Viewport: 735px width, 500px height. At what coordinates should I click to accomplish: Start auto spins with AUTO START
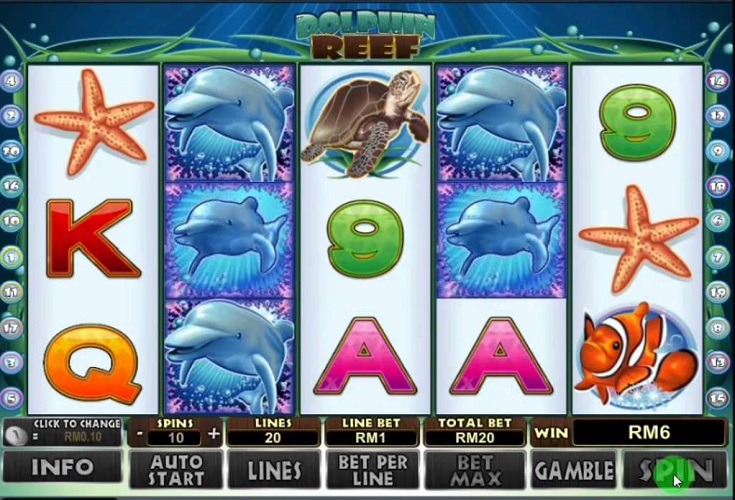pyautogui.click(x=175, y=469)
